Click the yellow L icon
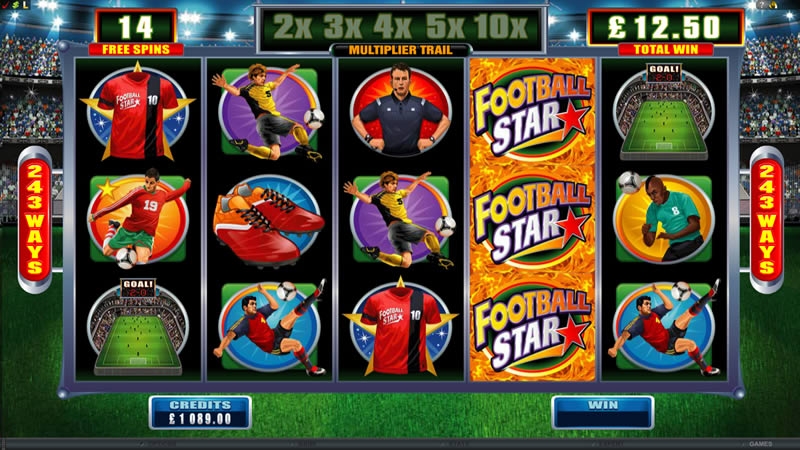Image resolution: width=800 pixels, height=450 pixels. pyautogui.click(x=24, y=5)
